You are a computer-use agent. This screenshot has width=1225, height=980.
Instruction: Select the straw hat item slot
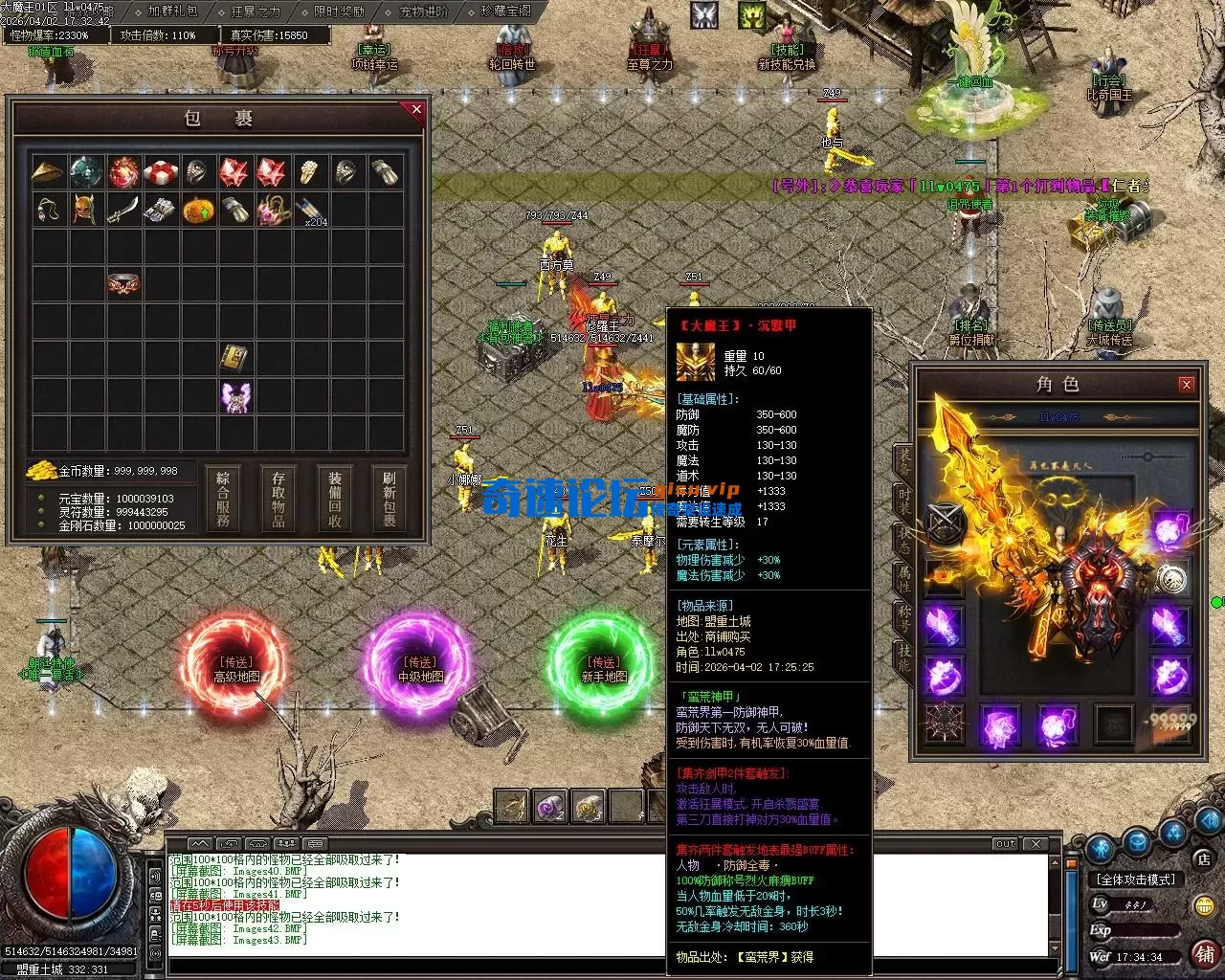[x=49, y=173]
